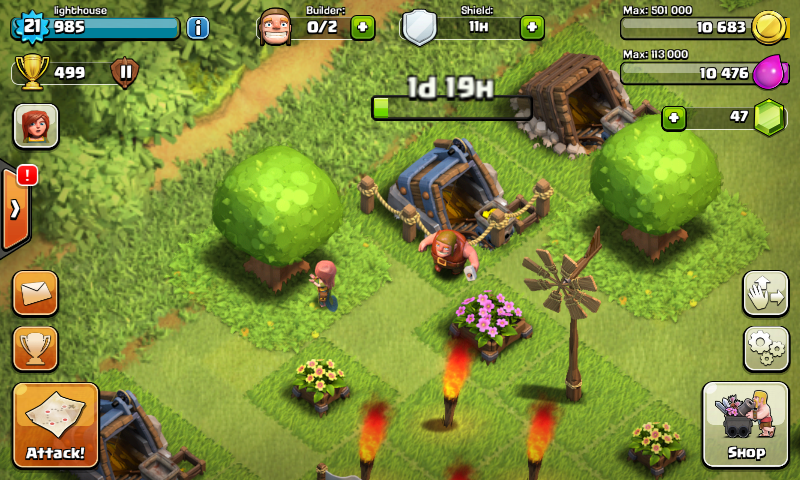
Task: Open the settings gears button
Action: coord(766,348)
